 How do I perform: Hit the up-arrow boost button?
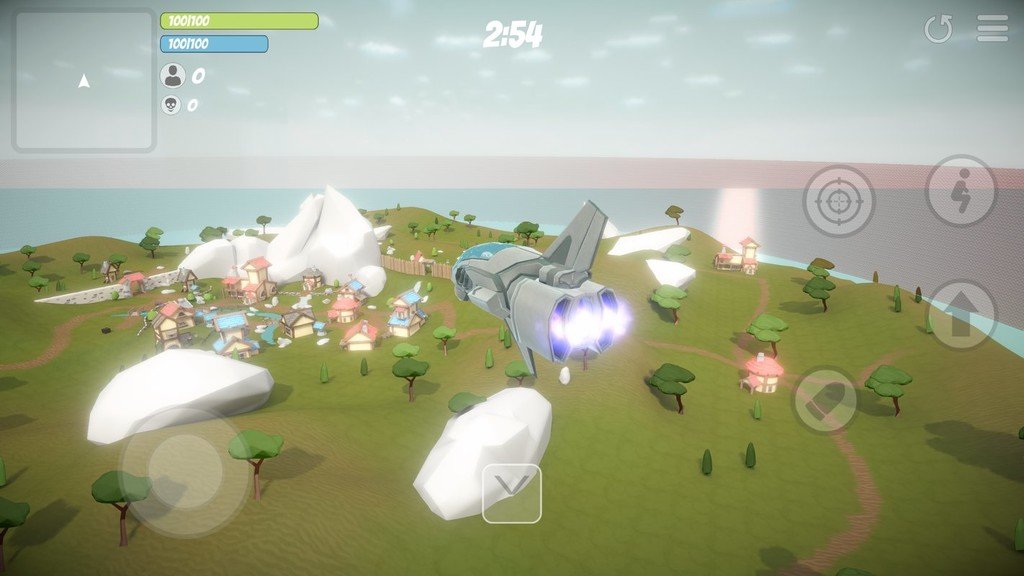coord(961,315)
